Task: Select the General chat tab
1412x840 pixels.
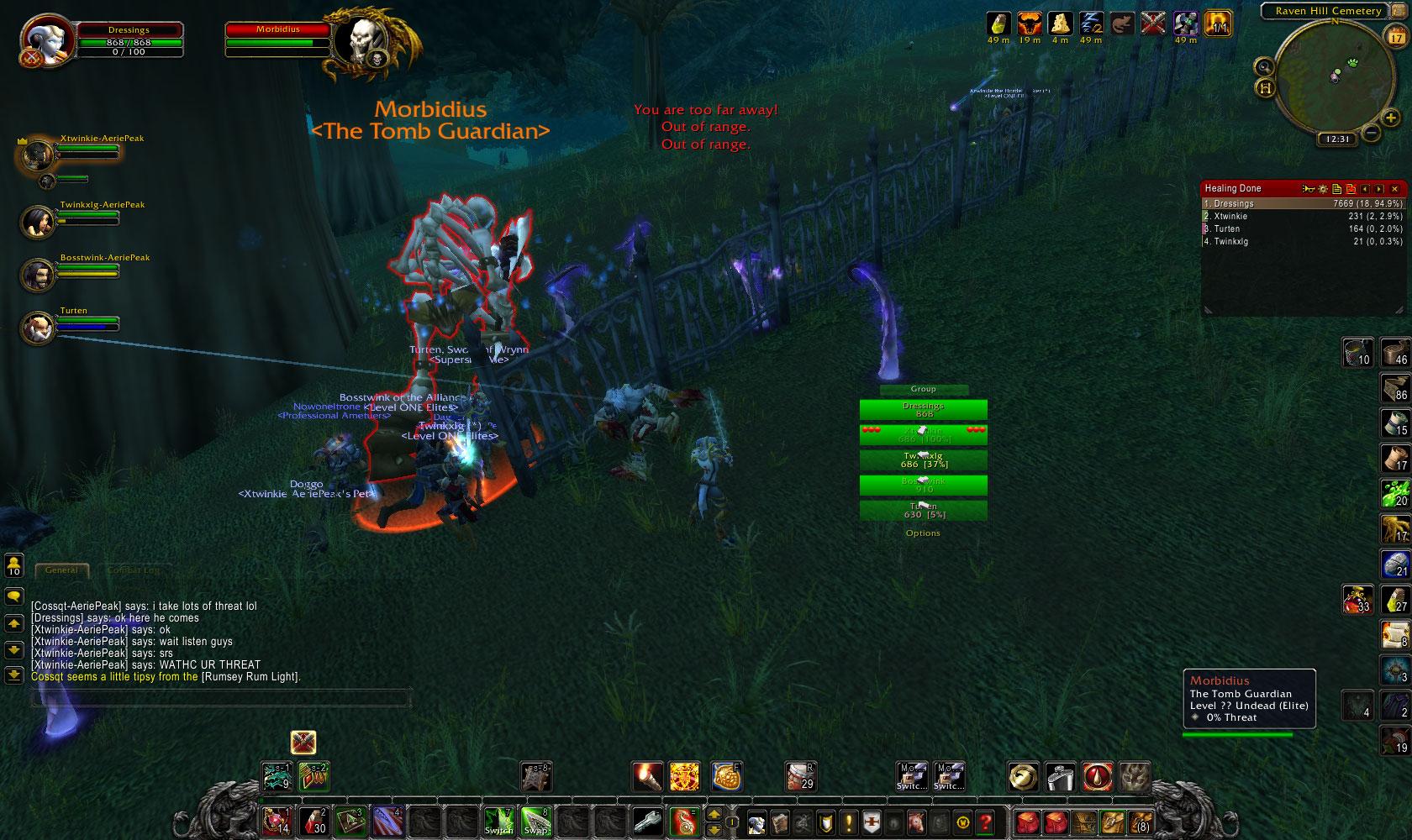Action: click(x=61, y=570)
